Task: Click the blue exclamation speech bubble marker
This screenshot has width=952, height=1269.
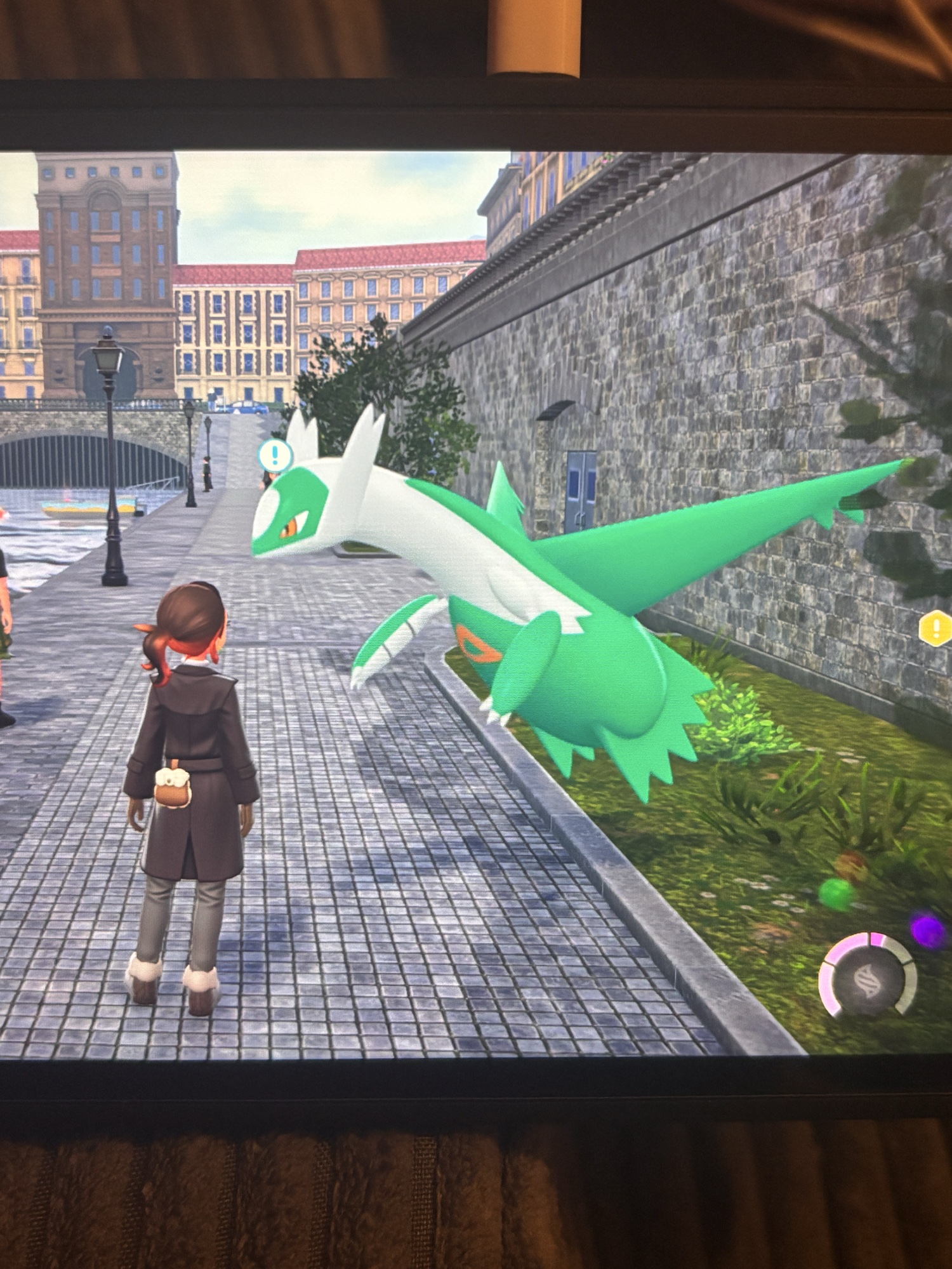Action: 275,455
